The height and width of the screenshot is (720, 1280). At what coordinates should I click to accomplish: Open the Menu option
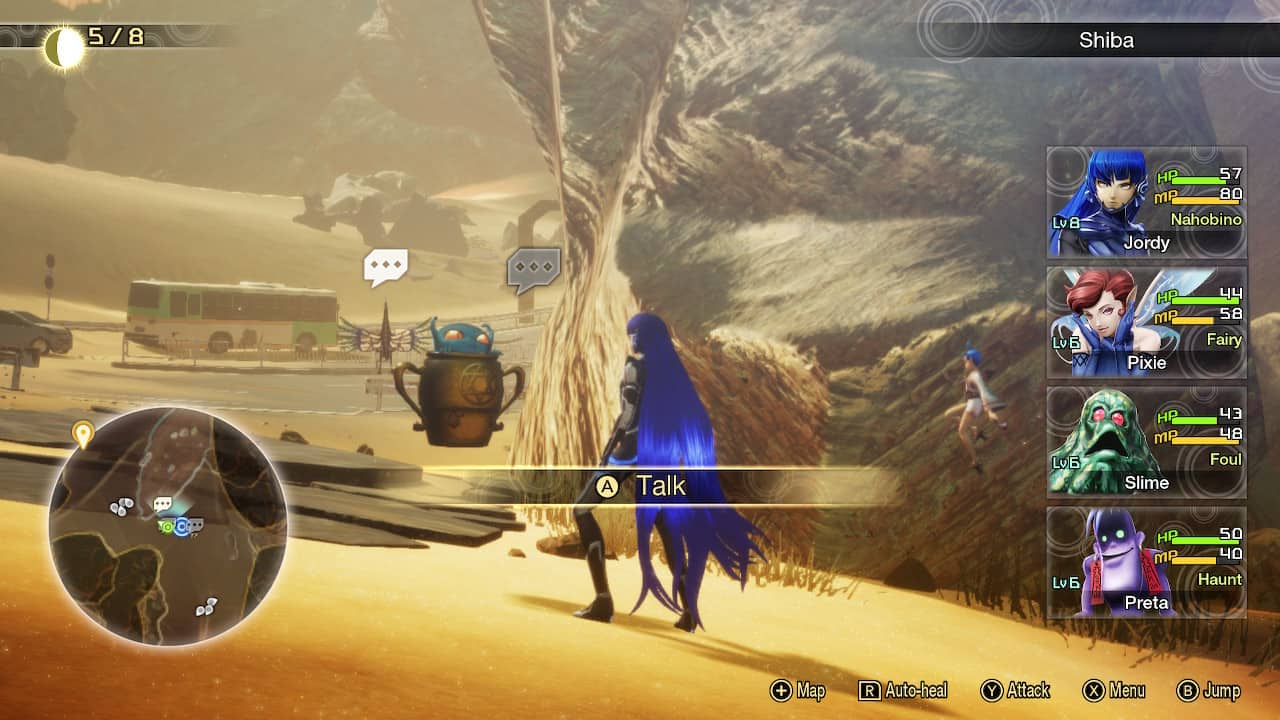click(1115, 690)
